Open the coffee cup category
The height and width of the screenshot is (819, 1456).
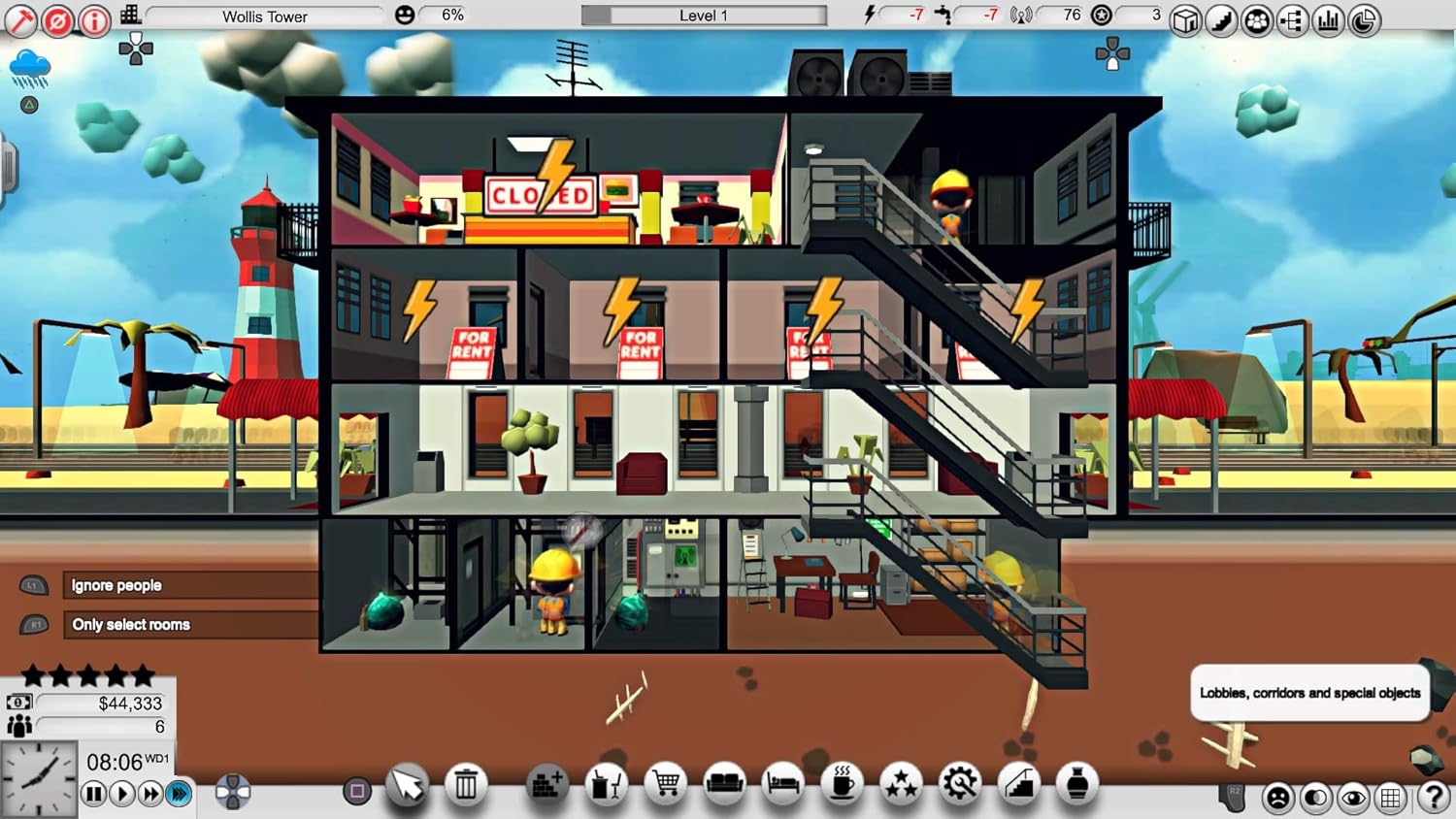[842, 784]
